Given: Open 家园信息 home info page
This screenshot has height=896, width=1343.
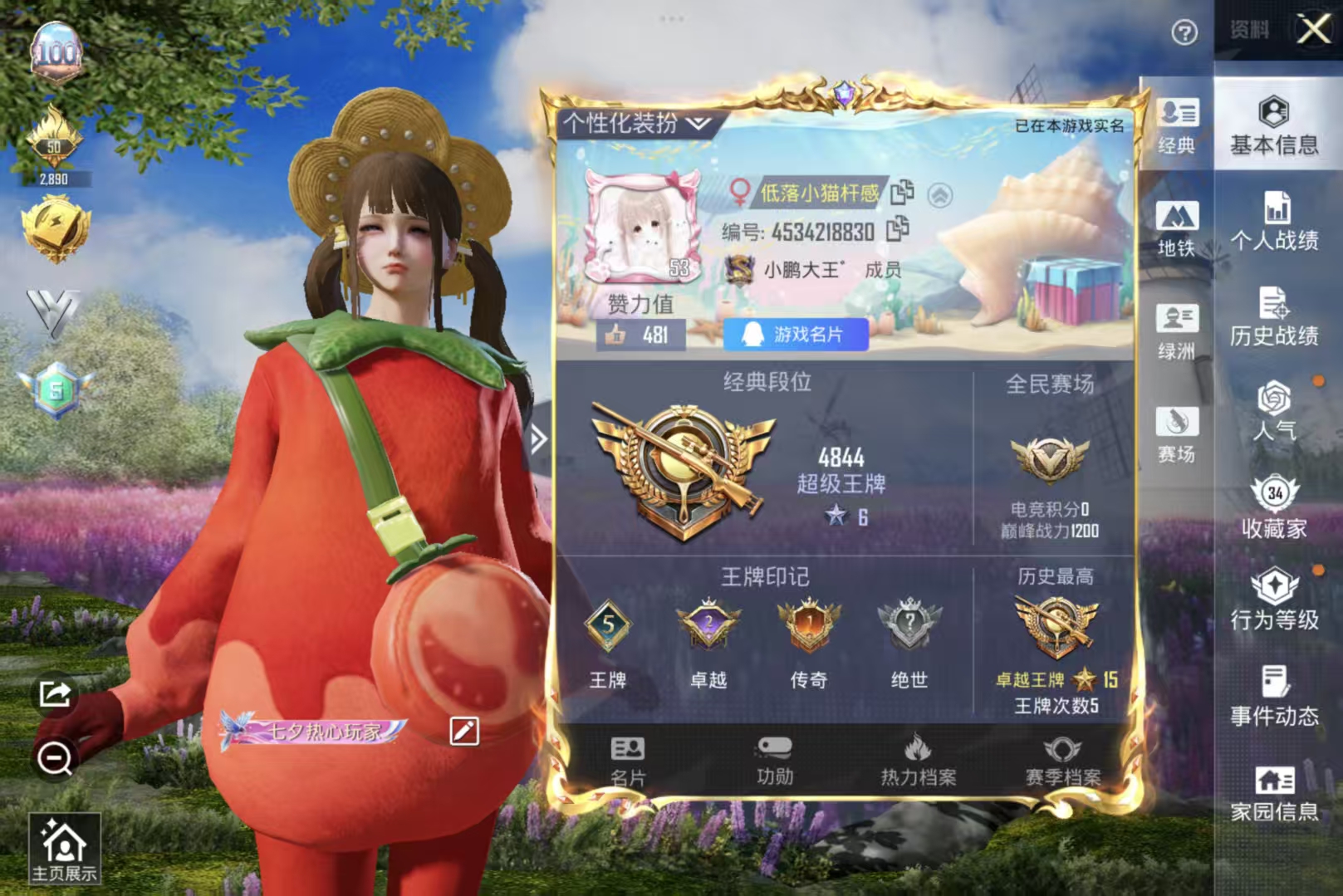Looking at the screenshot, I should pos(1276,789).
